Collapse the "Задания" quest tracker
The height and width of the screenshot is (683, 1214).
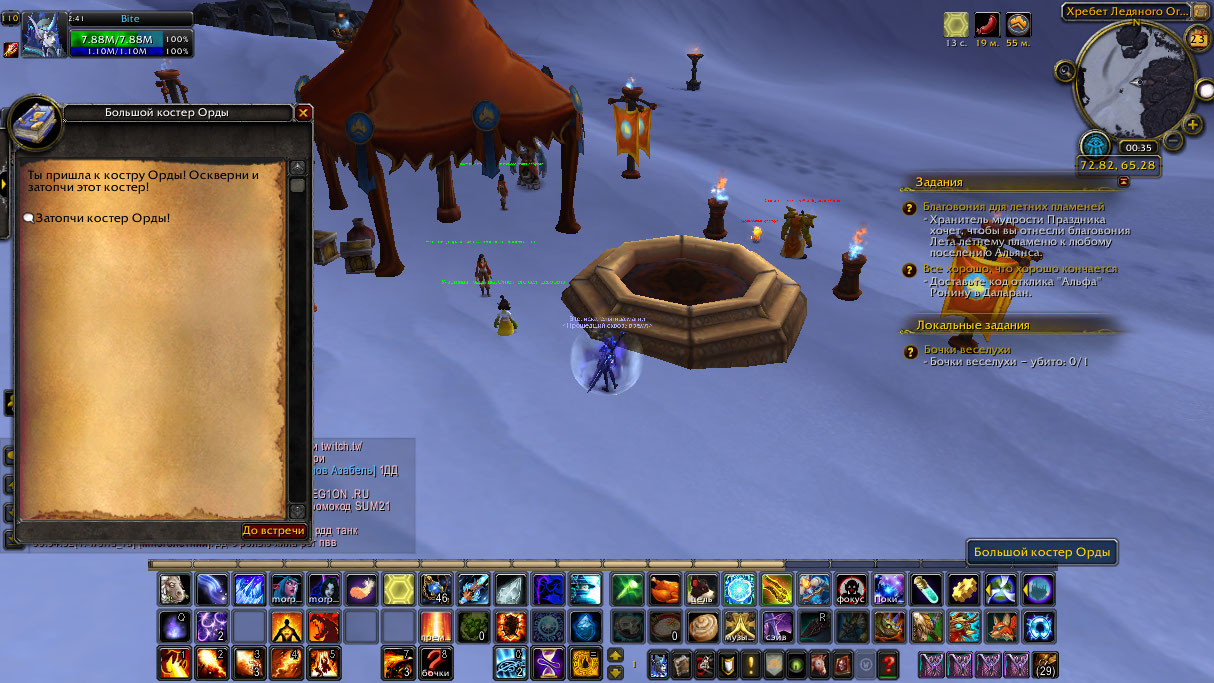[1123, 182]
